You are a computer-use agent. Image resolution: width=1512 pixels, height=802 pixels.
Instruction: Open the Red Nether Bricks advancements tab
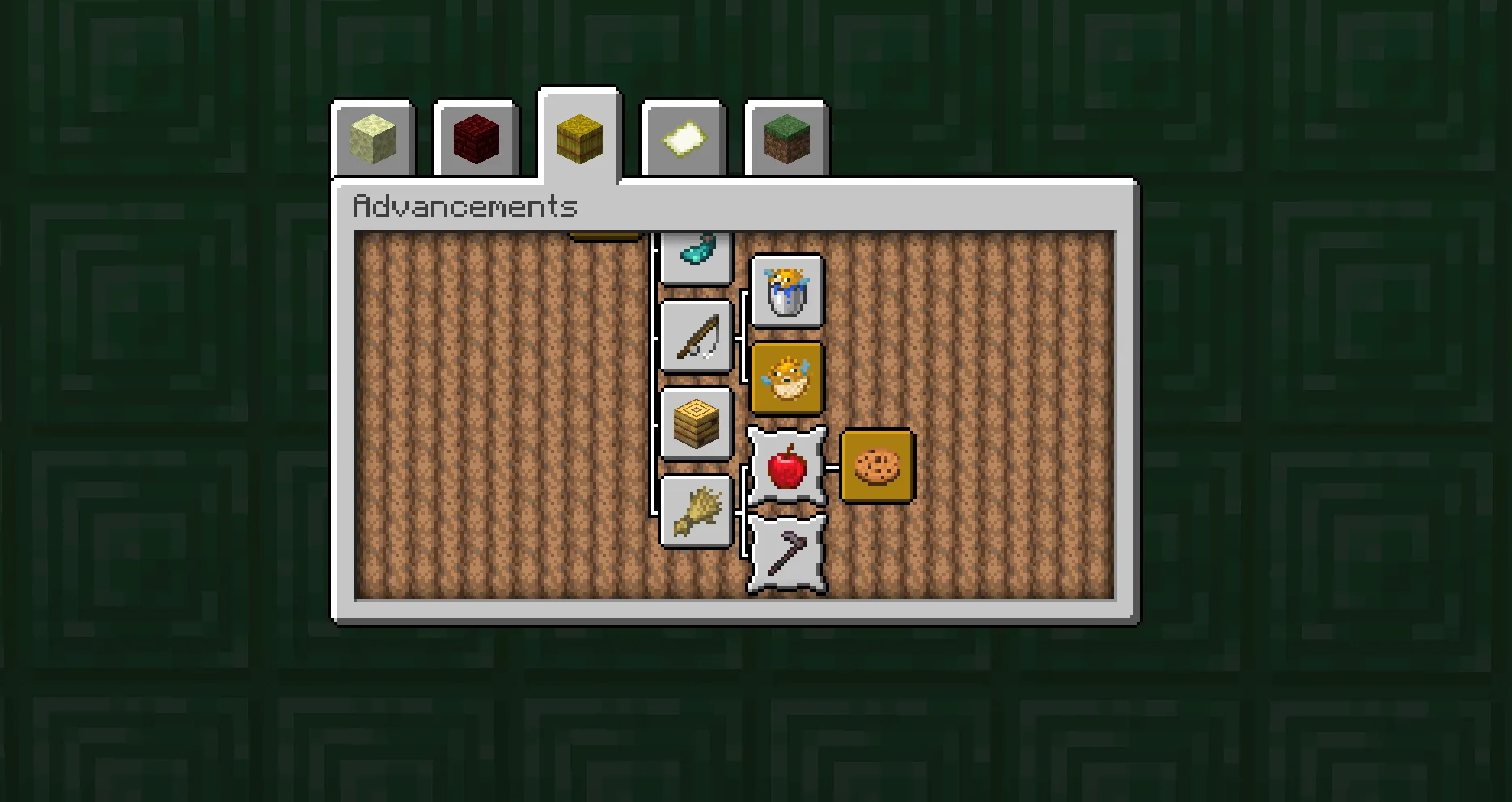coord(475,138)
